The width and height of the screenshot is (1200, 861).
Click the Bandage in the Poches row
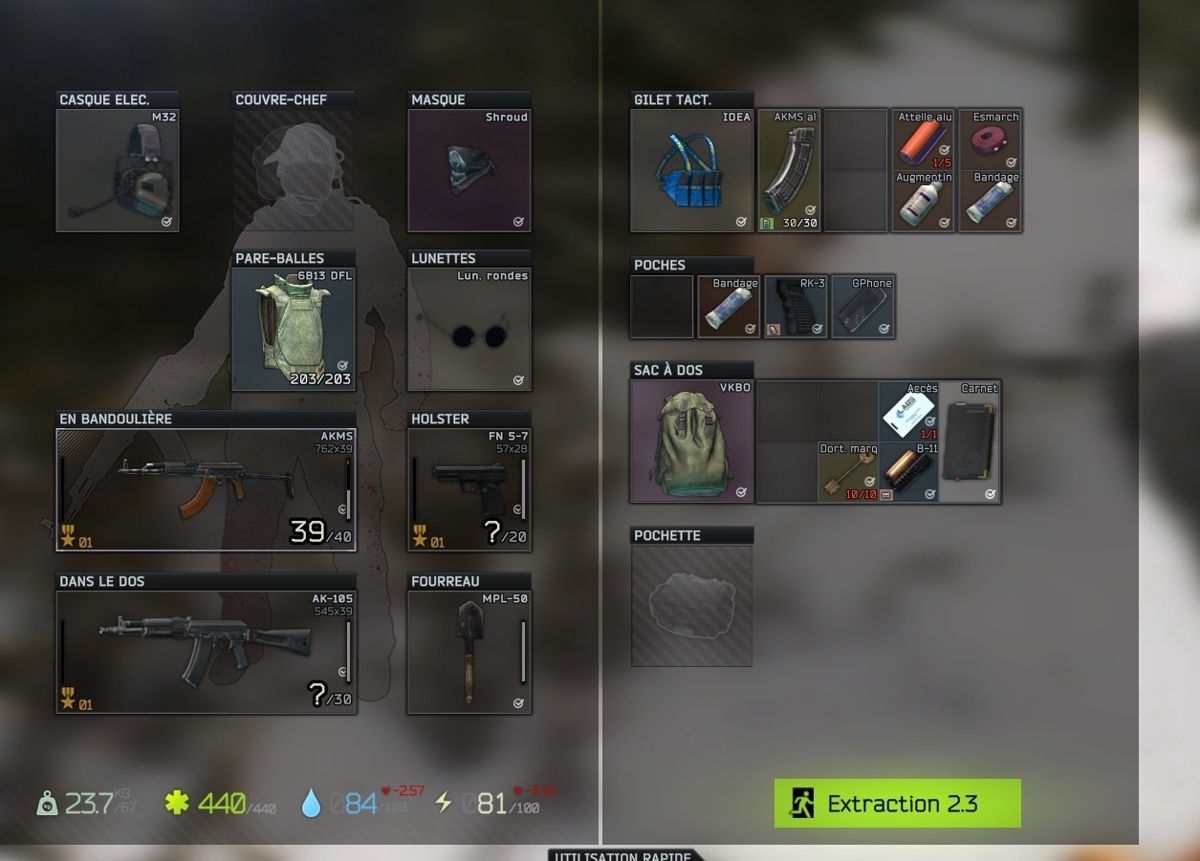tap(729, 307)
